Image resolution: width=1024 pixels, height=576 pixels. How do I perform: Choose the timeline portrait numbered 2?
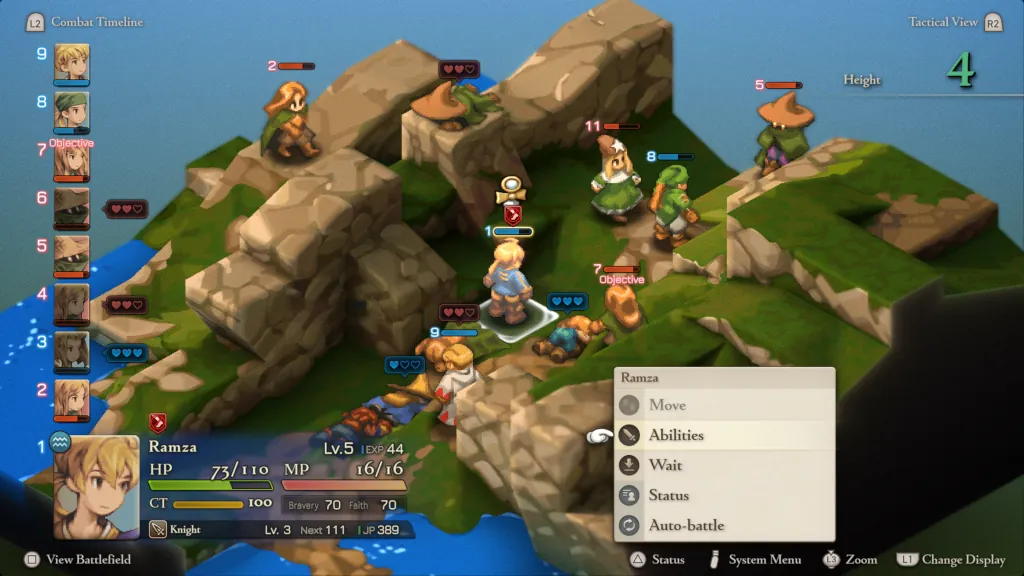[72, 398]
